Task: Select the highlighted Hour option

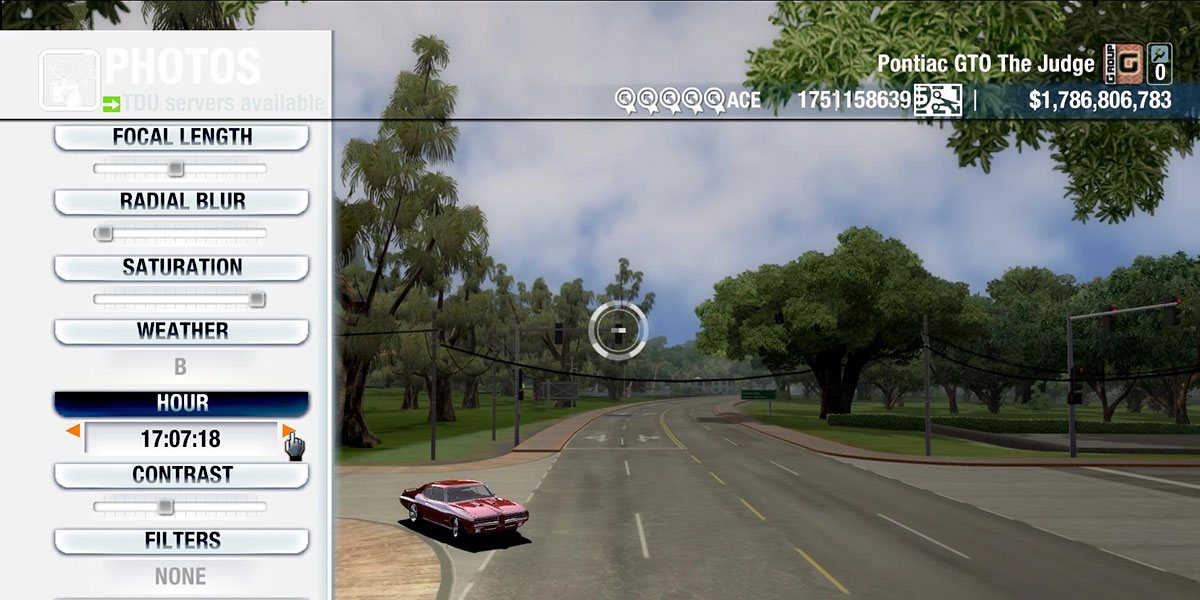Action: [x=181, y=403]
